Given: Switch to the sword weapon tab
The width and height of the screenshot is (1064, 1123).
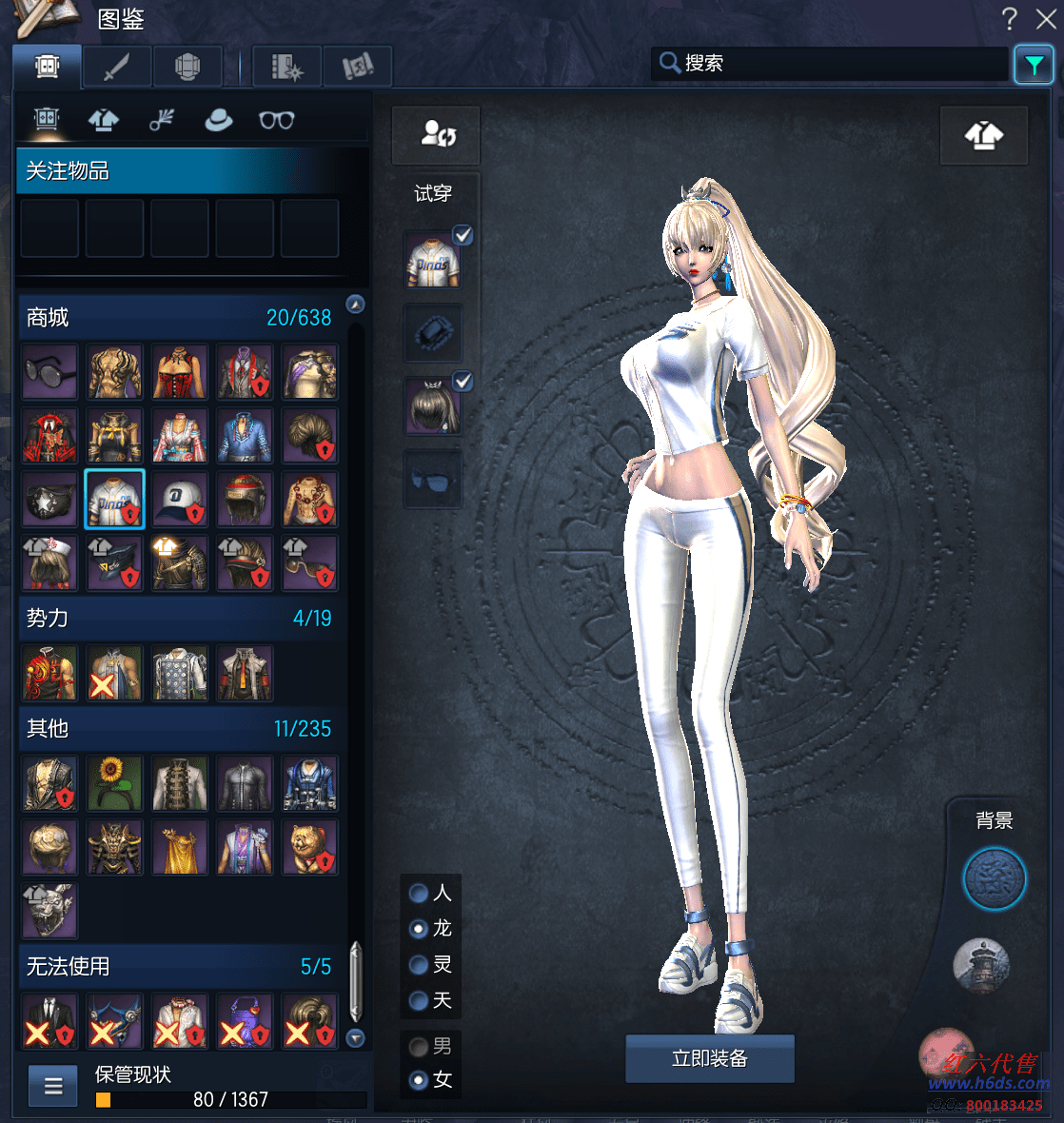Looking at the screenshot, I should [117, 68].
